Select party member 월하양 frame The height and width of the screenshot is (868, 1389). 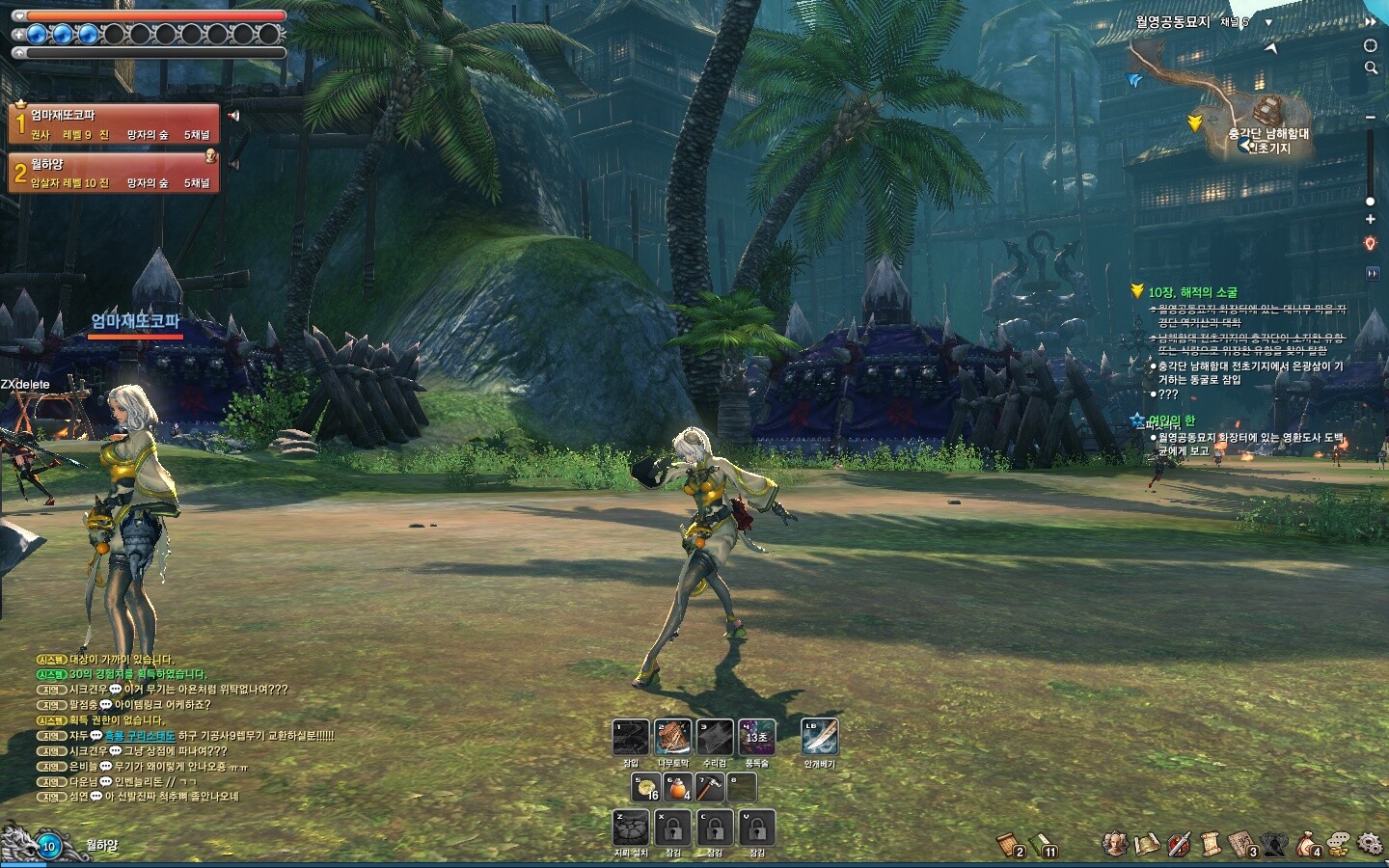(114, 174)
